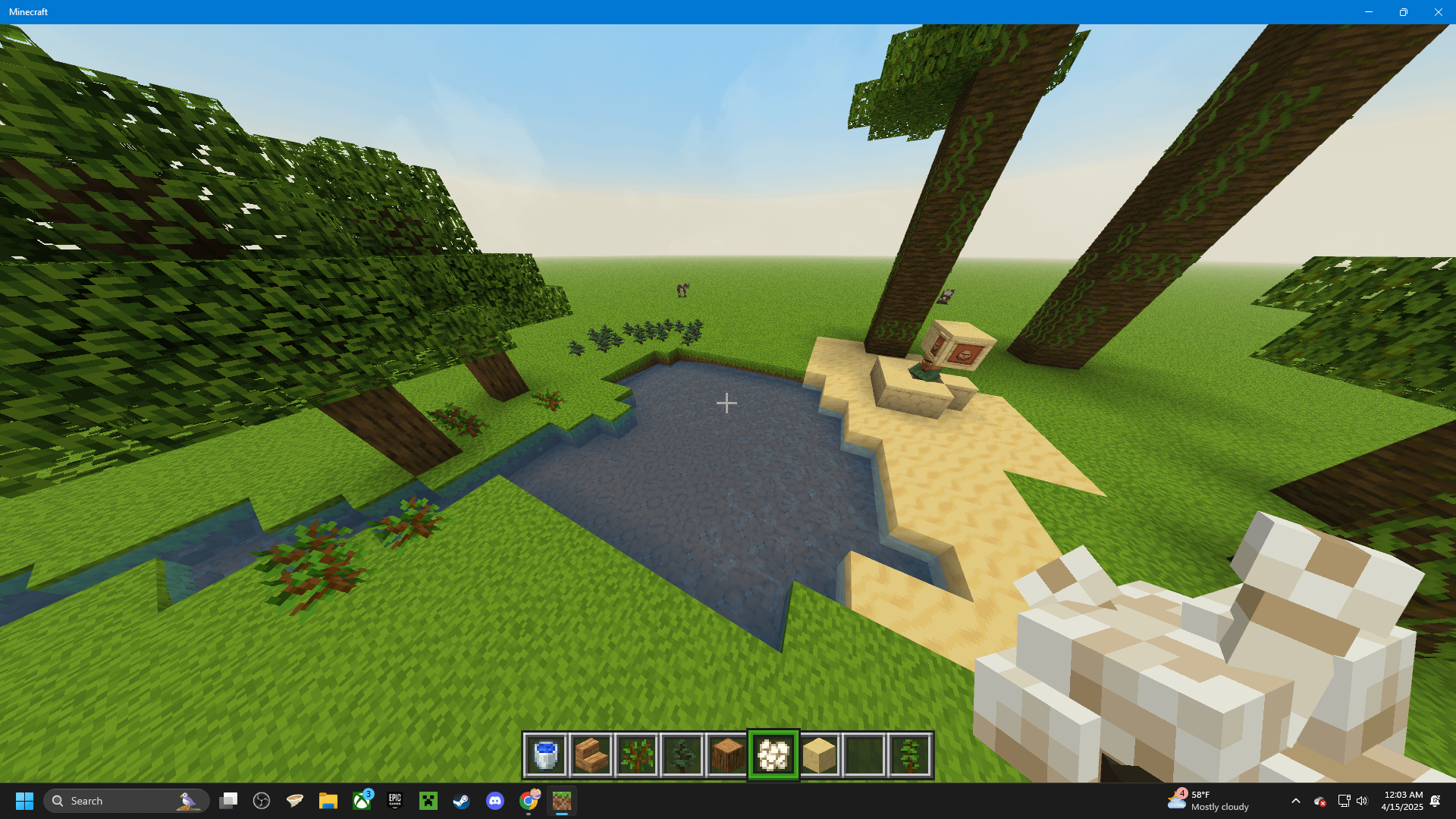This screenshot has width=1456, height=819.
Task: Select the sandstone block in the hotbar
Action: (819, 754)
